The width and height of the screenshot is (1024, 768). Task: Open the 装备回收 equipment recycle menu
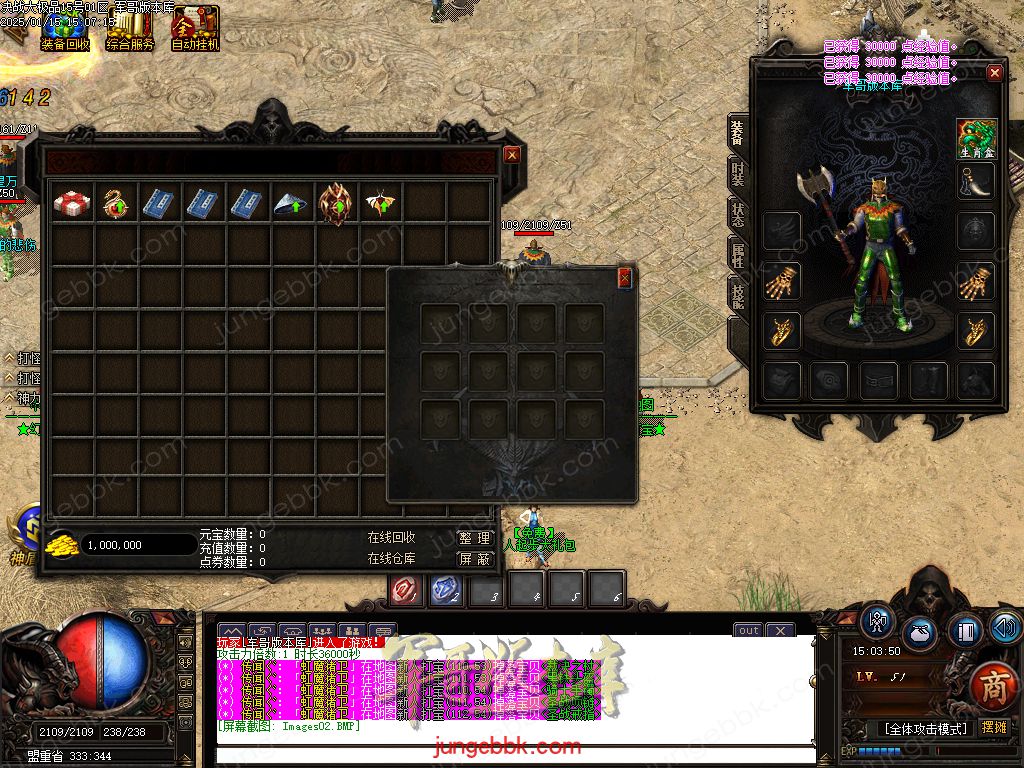(65, 28)
